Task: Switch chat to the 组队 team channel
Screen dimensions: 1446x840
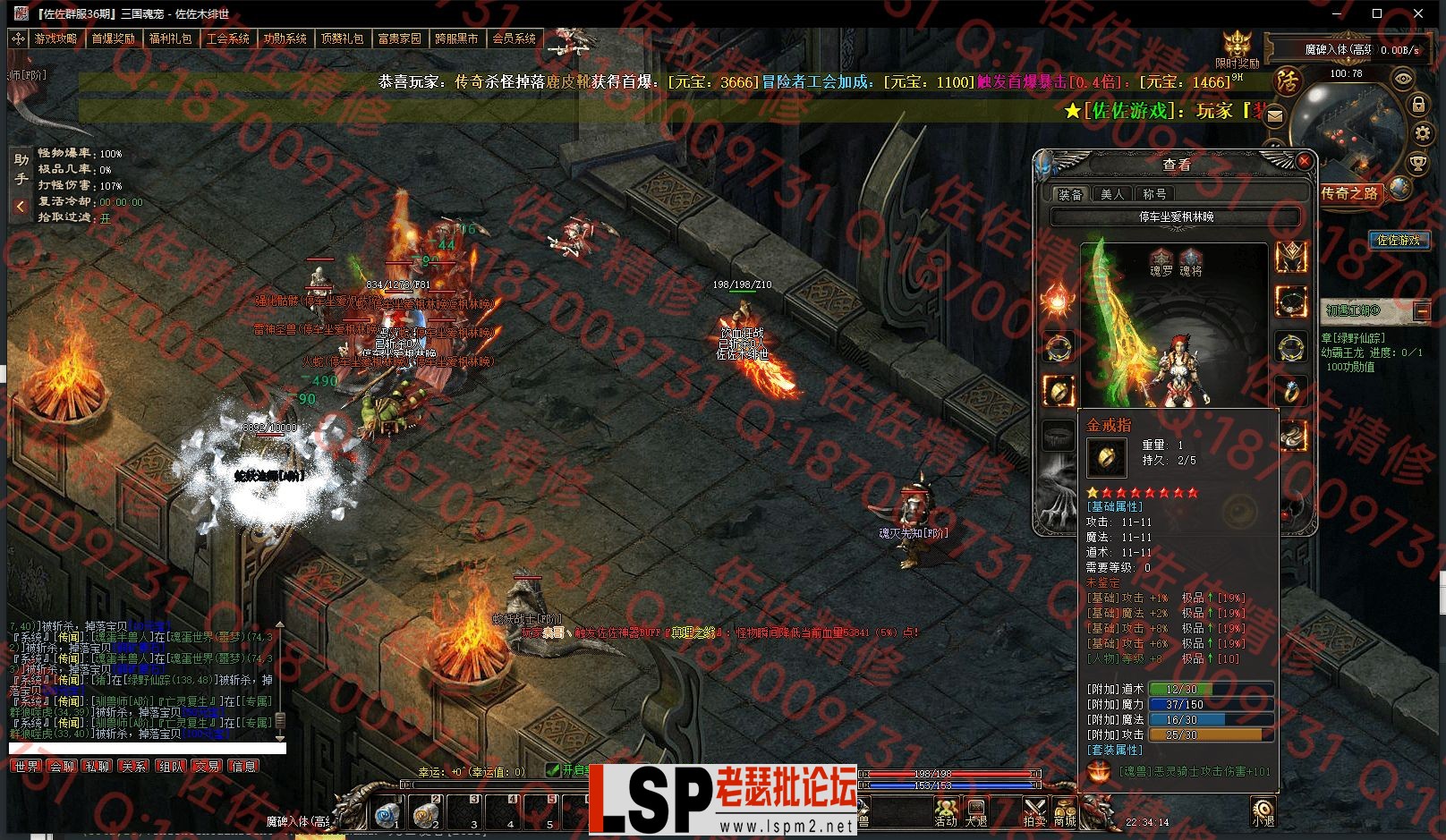Action: pyautogui.click(x=170, y=767)
